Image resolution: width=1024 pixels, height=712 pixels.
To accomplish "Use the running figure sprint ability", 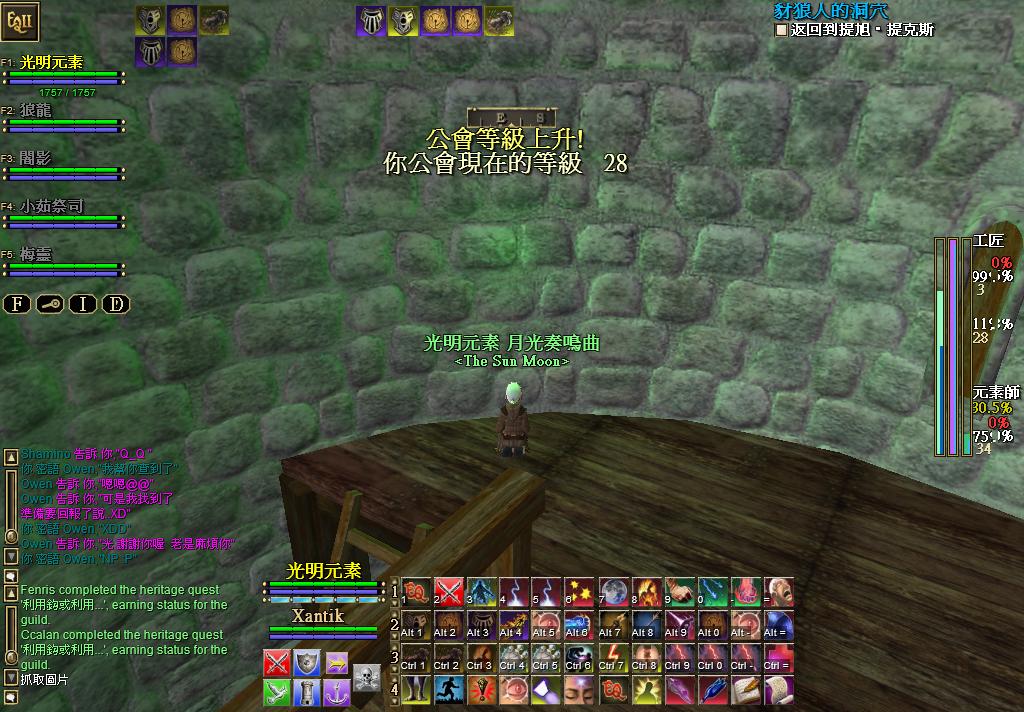I will tap(449, 690).
